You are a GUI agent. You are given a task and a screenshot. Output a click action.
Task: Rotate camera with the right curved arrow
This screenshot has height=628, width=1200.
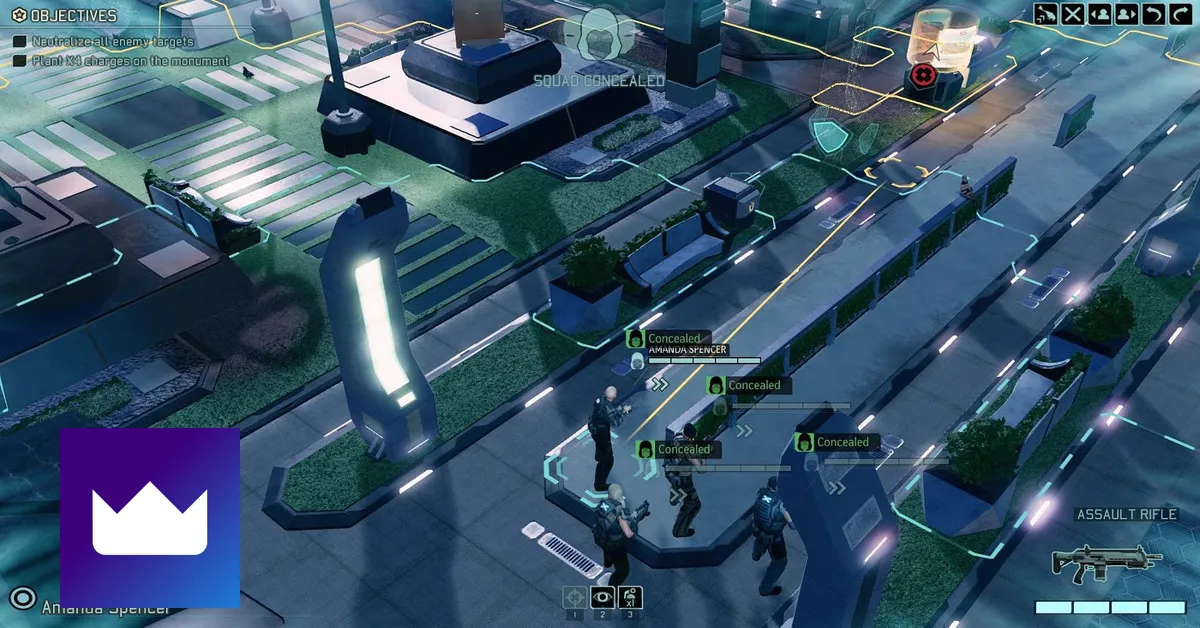(1180, 14)
